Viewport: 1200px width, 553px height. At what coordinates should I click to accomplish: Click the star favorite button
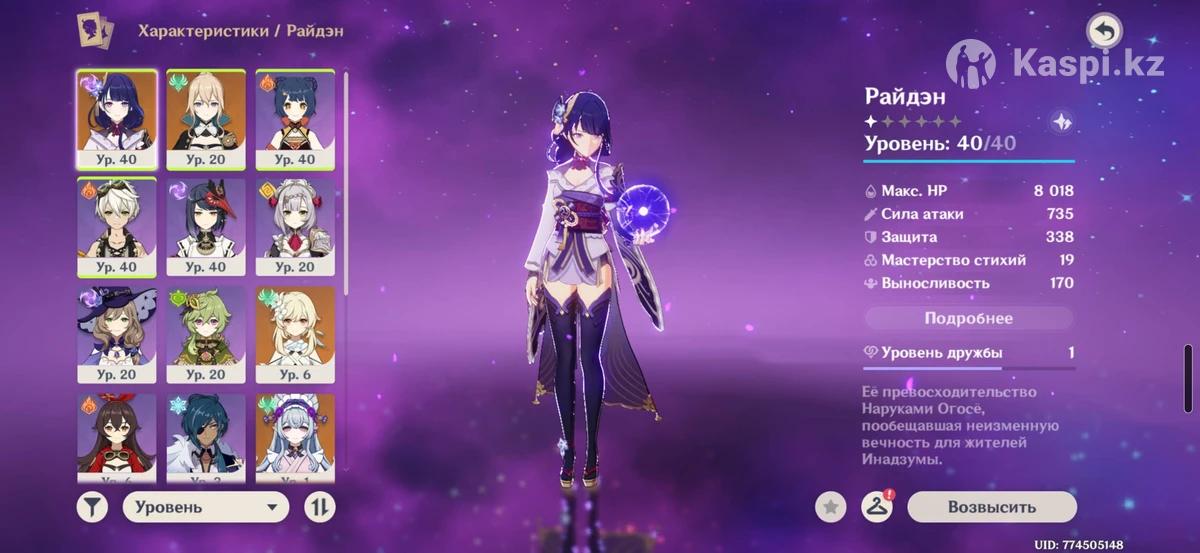tap(829, 507)
